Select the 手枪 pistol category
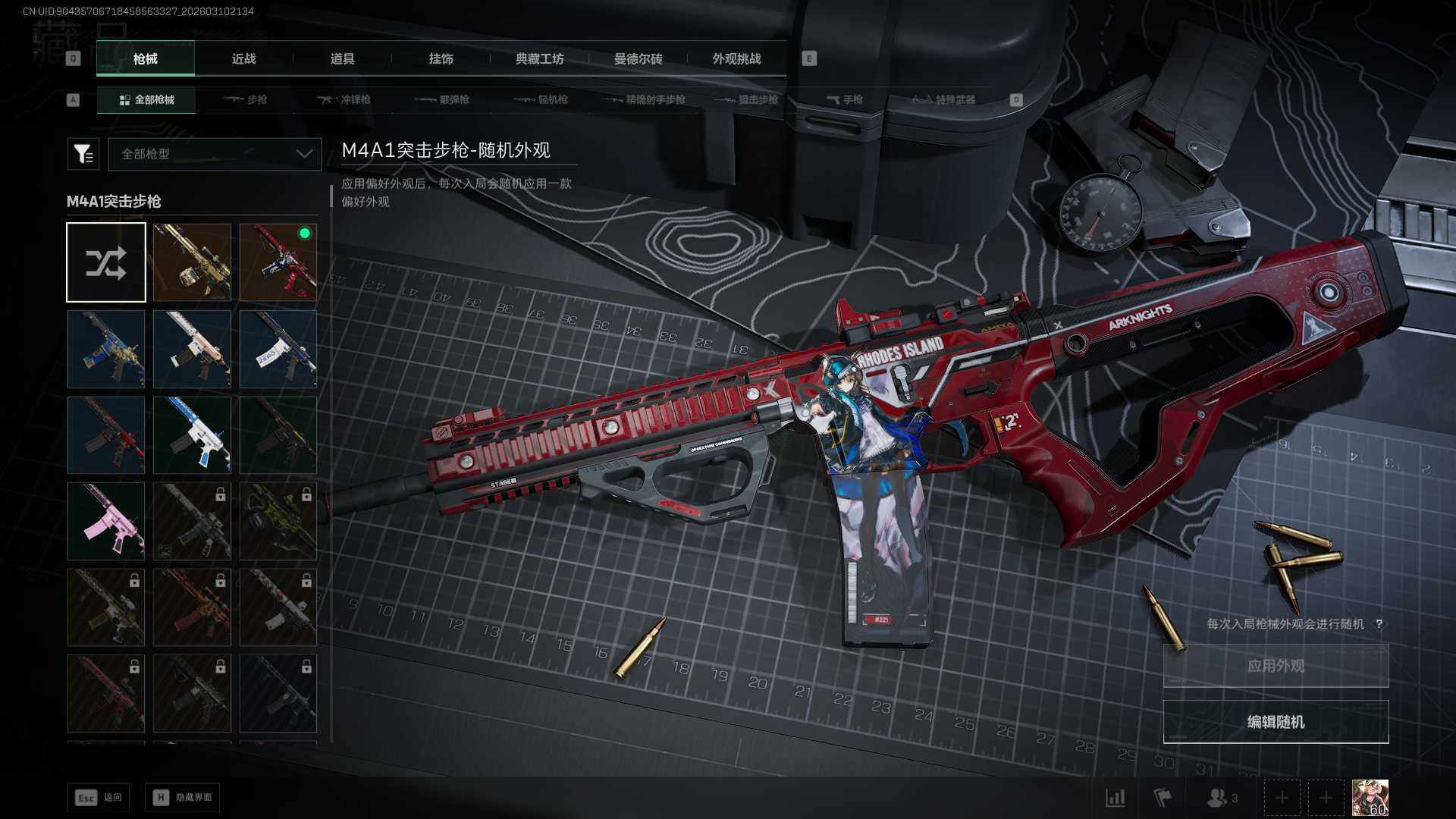This screenshot has height=819, width=1456. [x=844, y=99]
